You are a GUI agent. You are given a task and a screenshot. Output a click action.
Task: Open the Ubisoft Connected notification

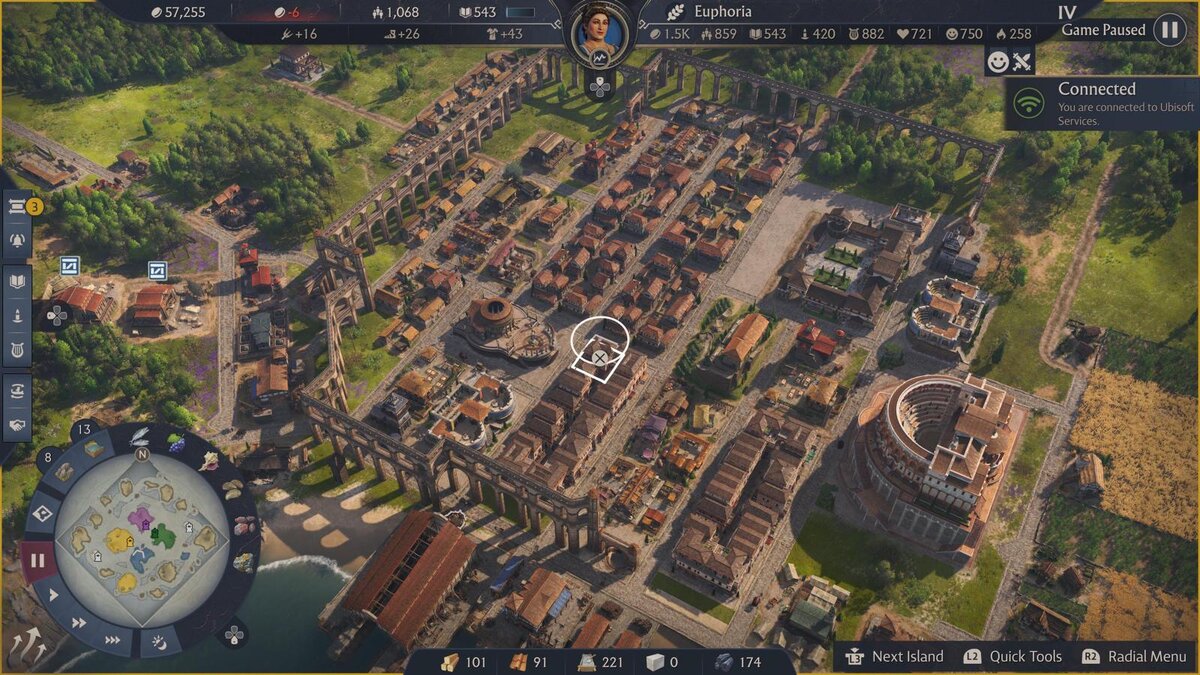click(x=1100, y=103)
